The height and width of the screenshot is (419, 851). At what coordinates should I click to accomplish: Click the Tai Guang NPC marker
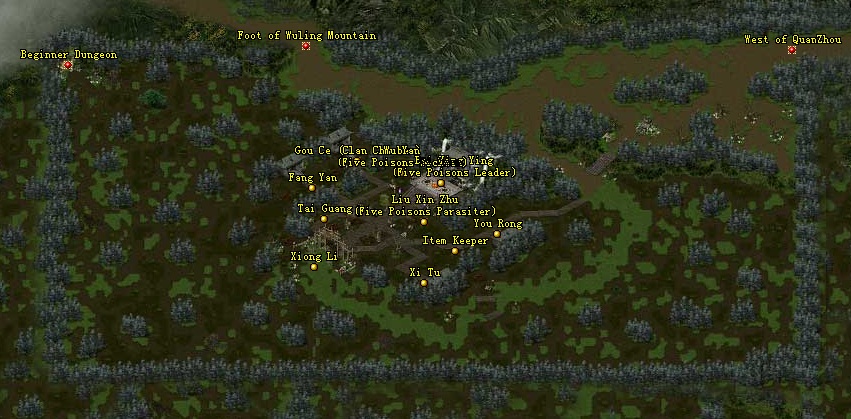(x=324, y=219)
